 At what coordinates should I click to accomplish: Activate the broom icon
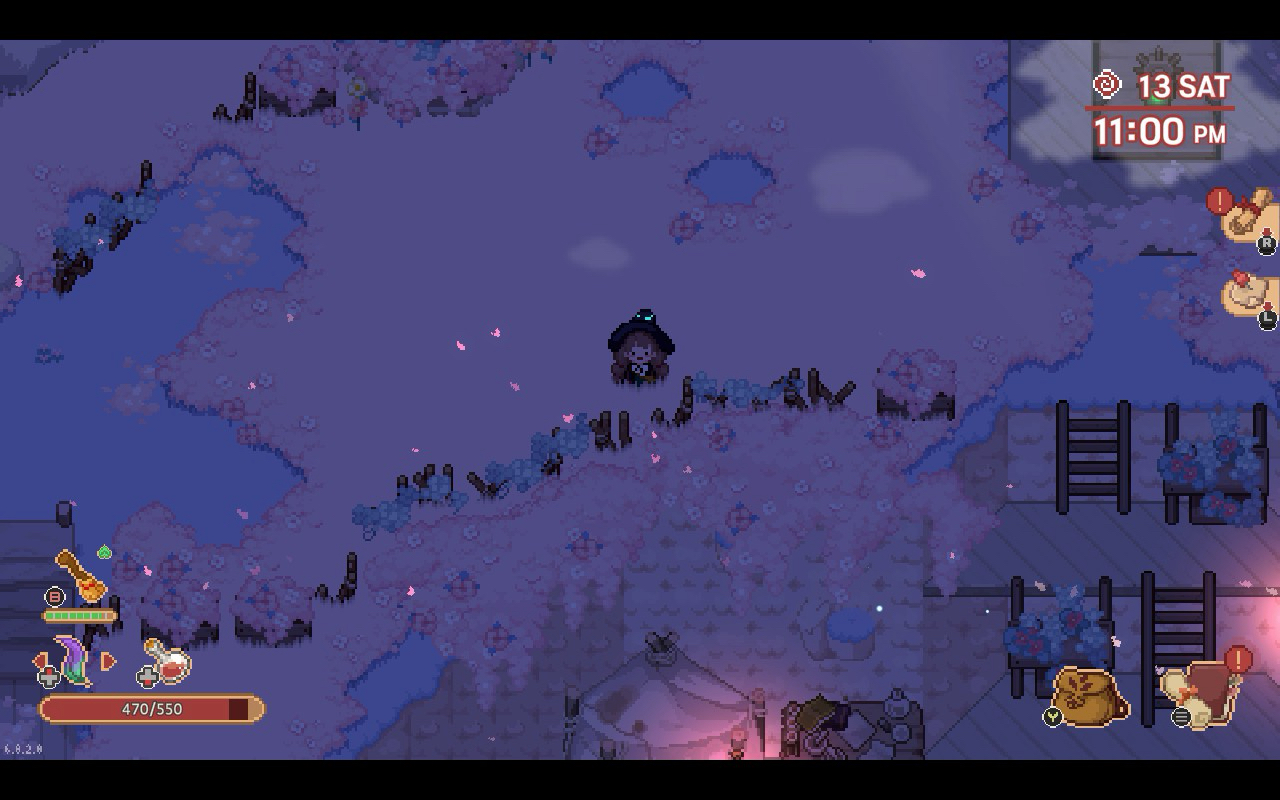[x=82, y=576]
